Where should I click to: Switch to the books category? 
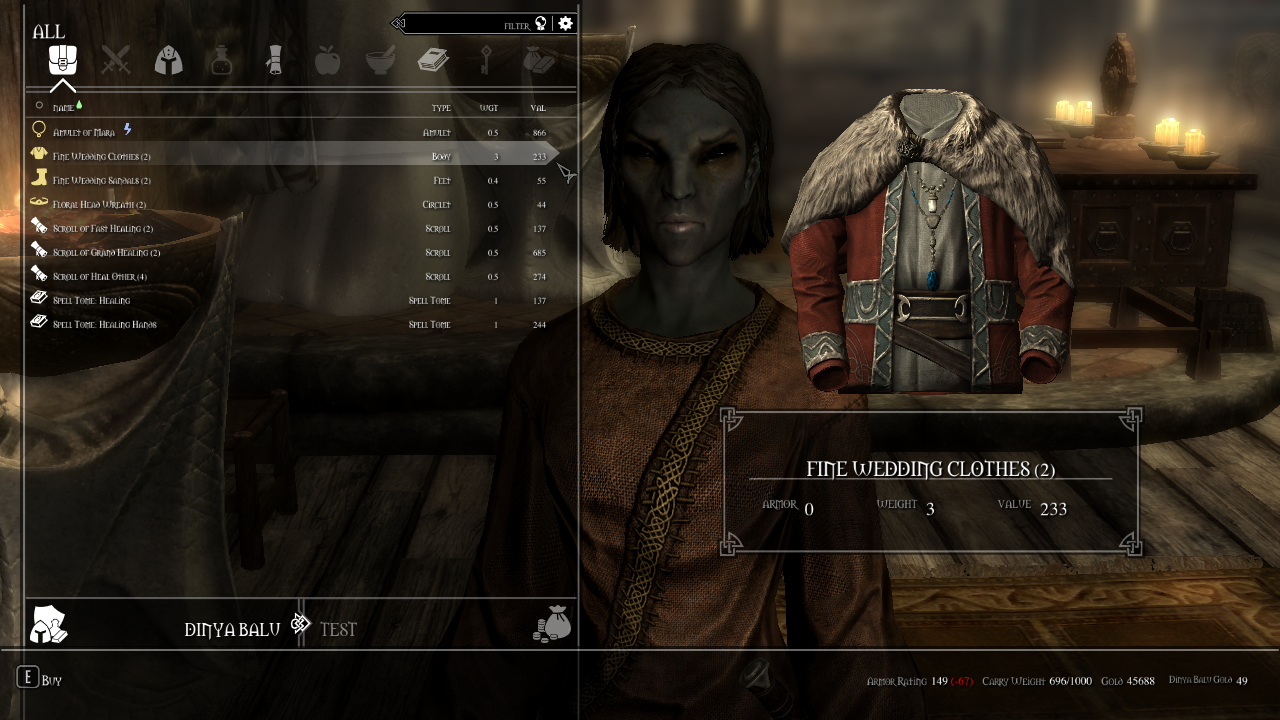(433, 60)
